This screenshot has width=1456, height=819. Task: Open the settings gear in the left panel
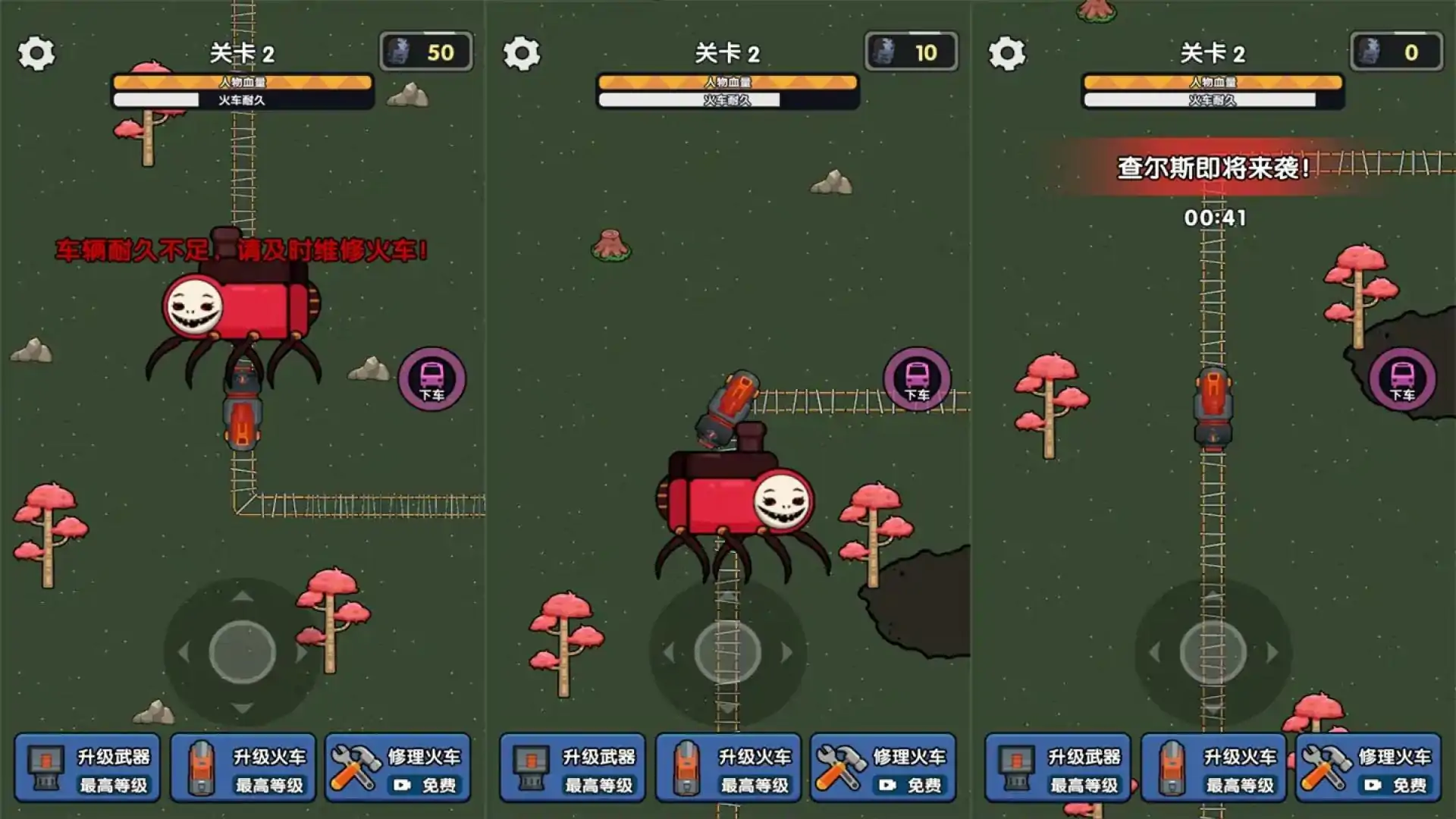(x=35, y=53)
